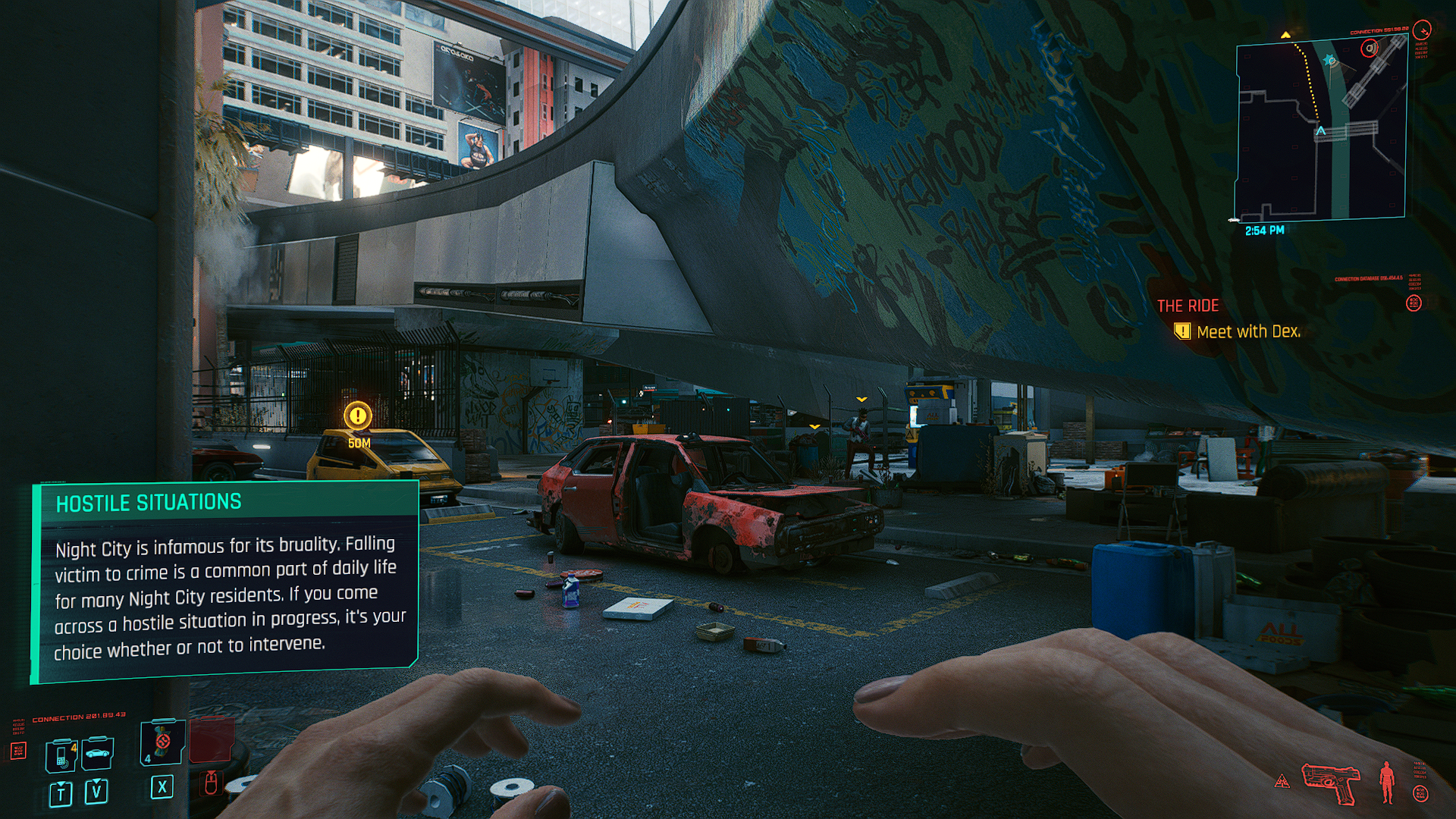Click the player arrow on the minimap

tap(1321, 131)
